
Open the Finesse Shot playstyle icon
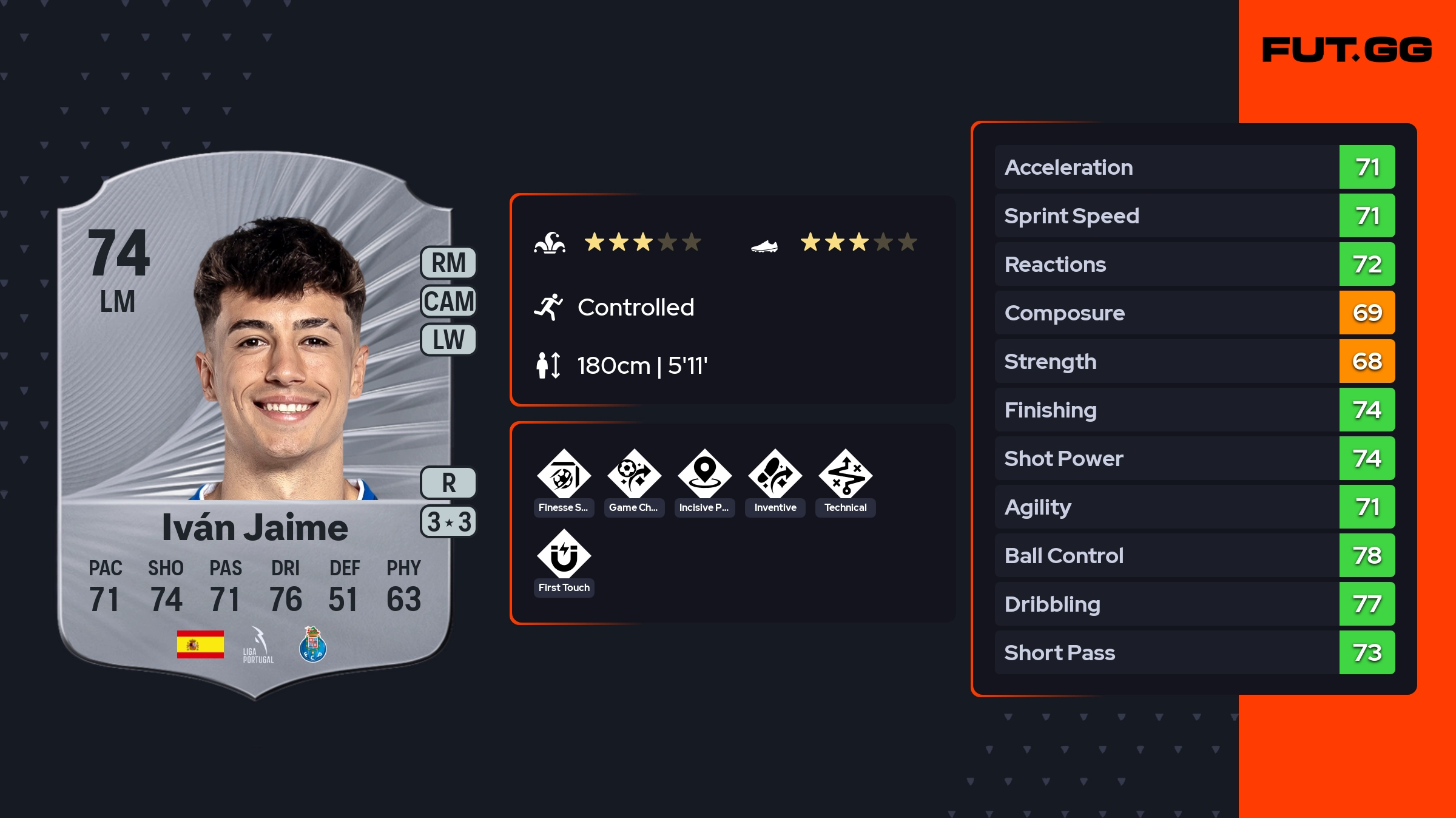pyautogui.click(x=564, y=475)
